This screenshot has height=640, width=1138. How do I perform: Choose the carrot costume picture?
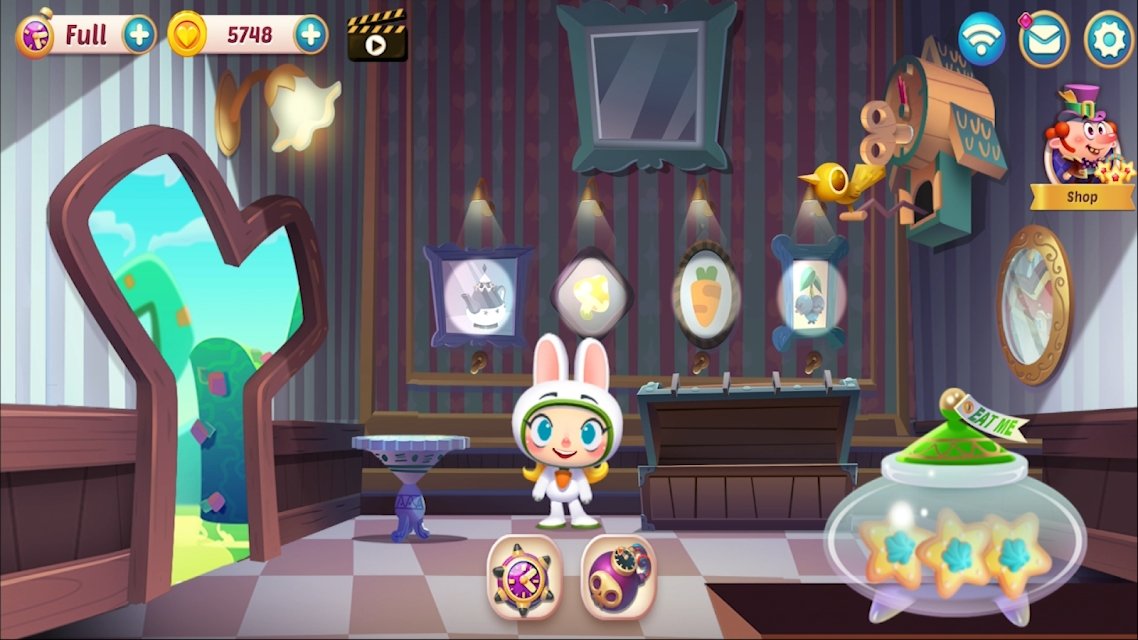coord(706,295)
